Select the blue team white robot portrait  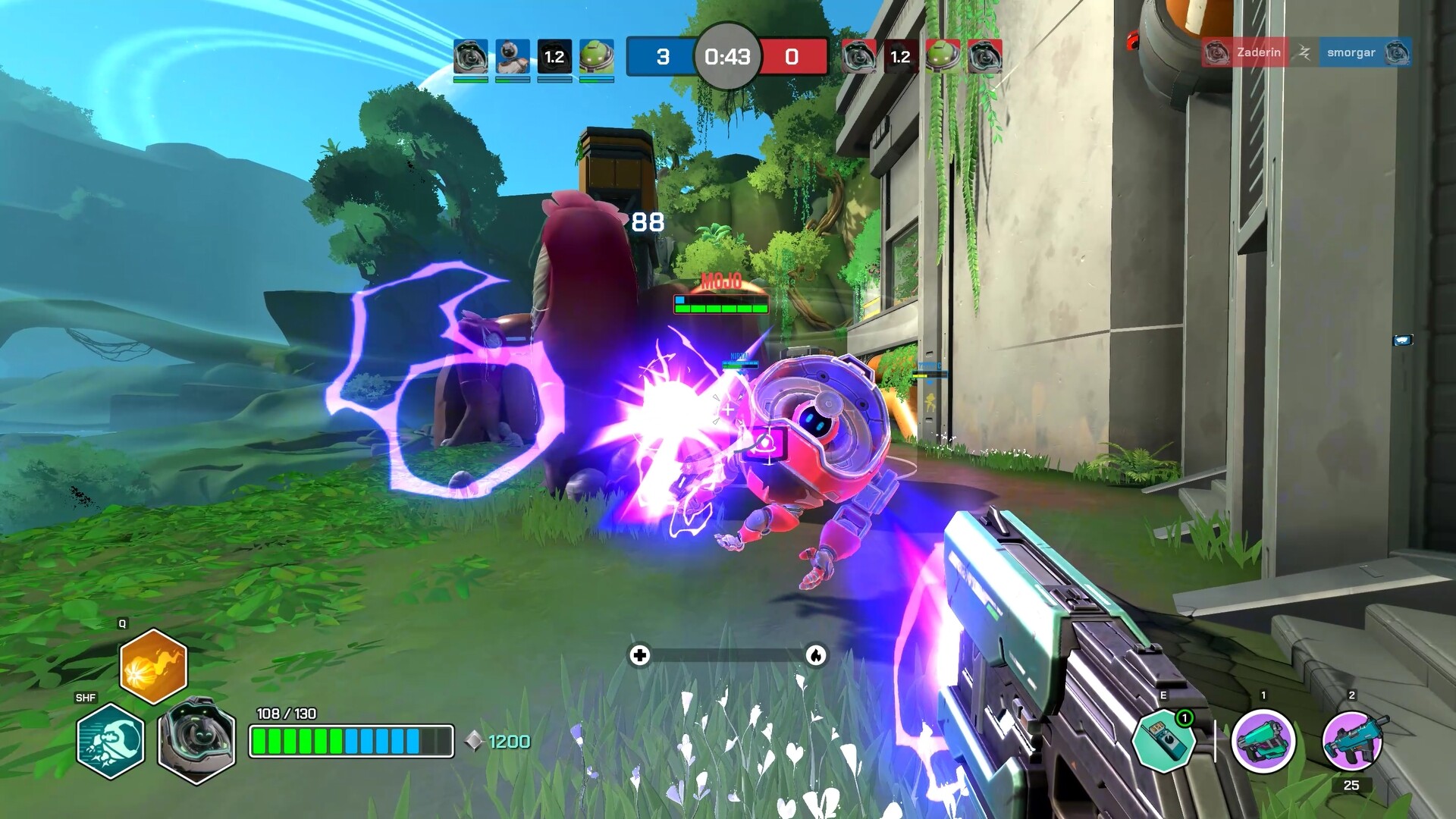tap(512, 56)
